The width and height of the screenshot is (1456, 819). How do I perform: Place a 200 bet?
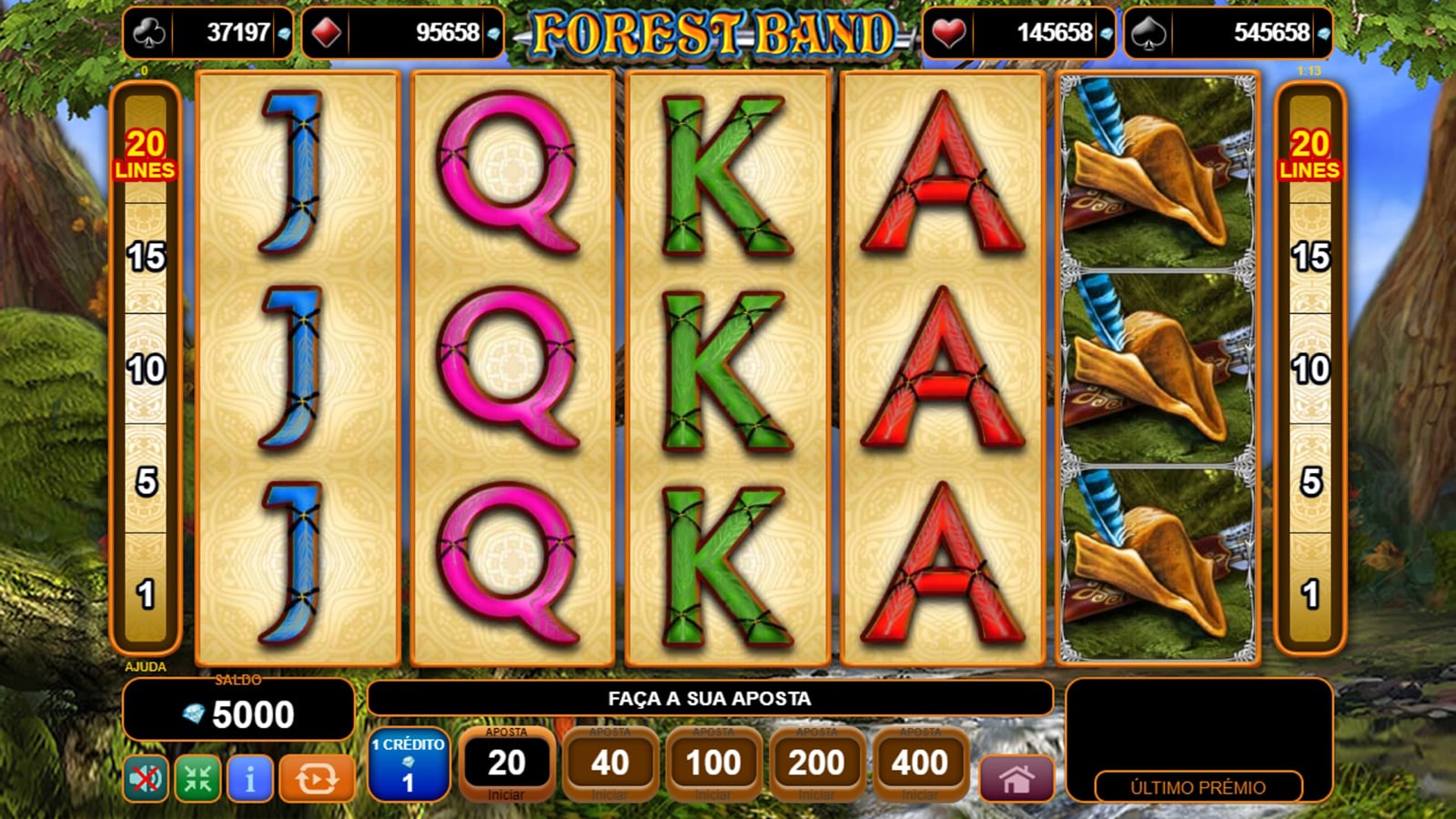tap(817, 764)
